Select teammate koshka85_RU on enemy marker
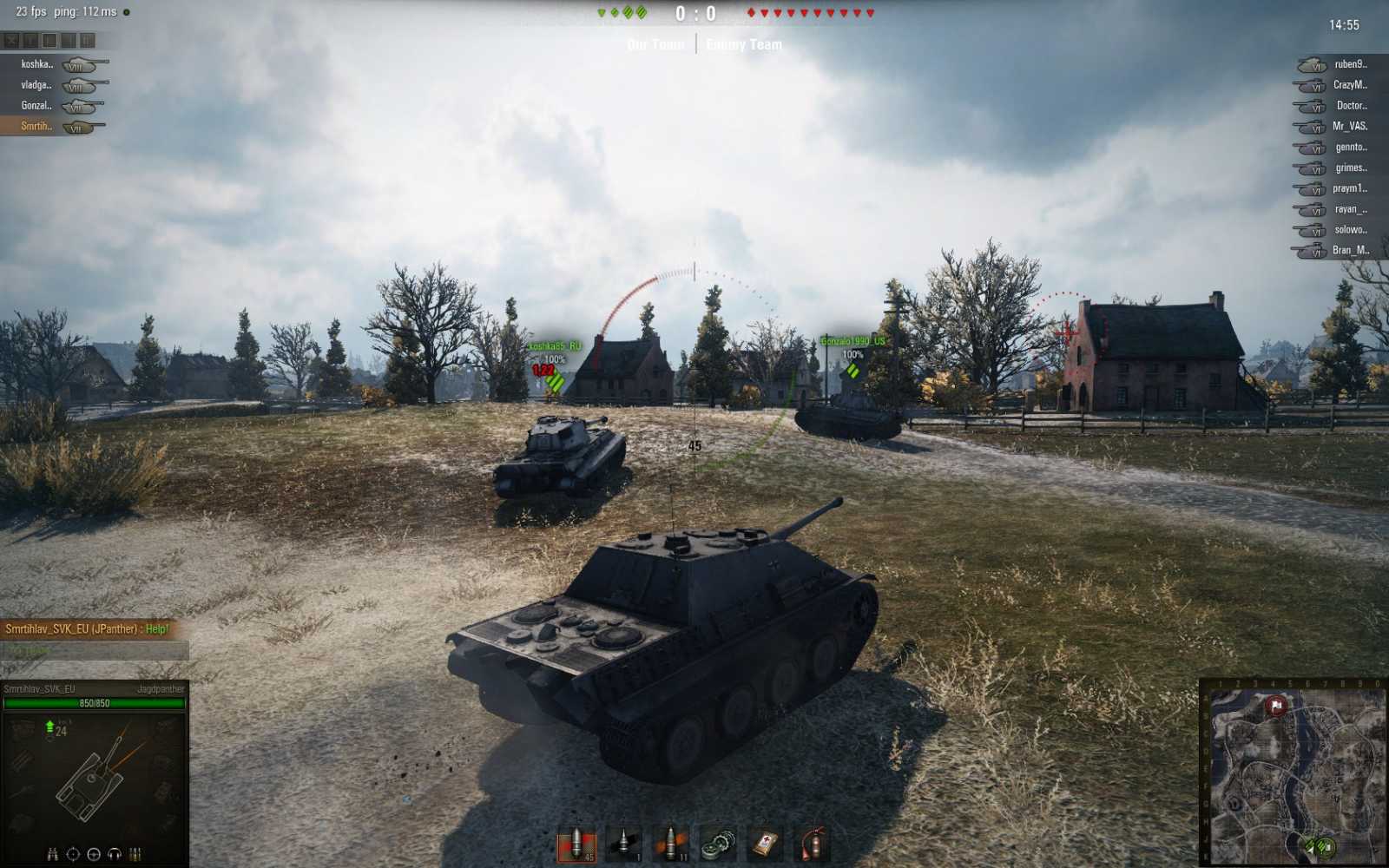Screen dimensions: 1389x868 coord(554,345)
